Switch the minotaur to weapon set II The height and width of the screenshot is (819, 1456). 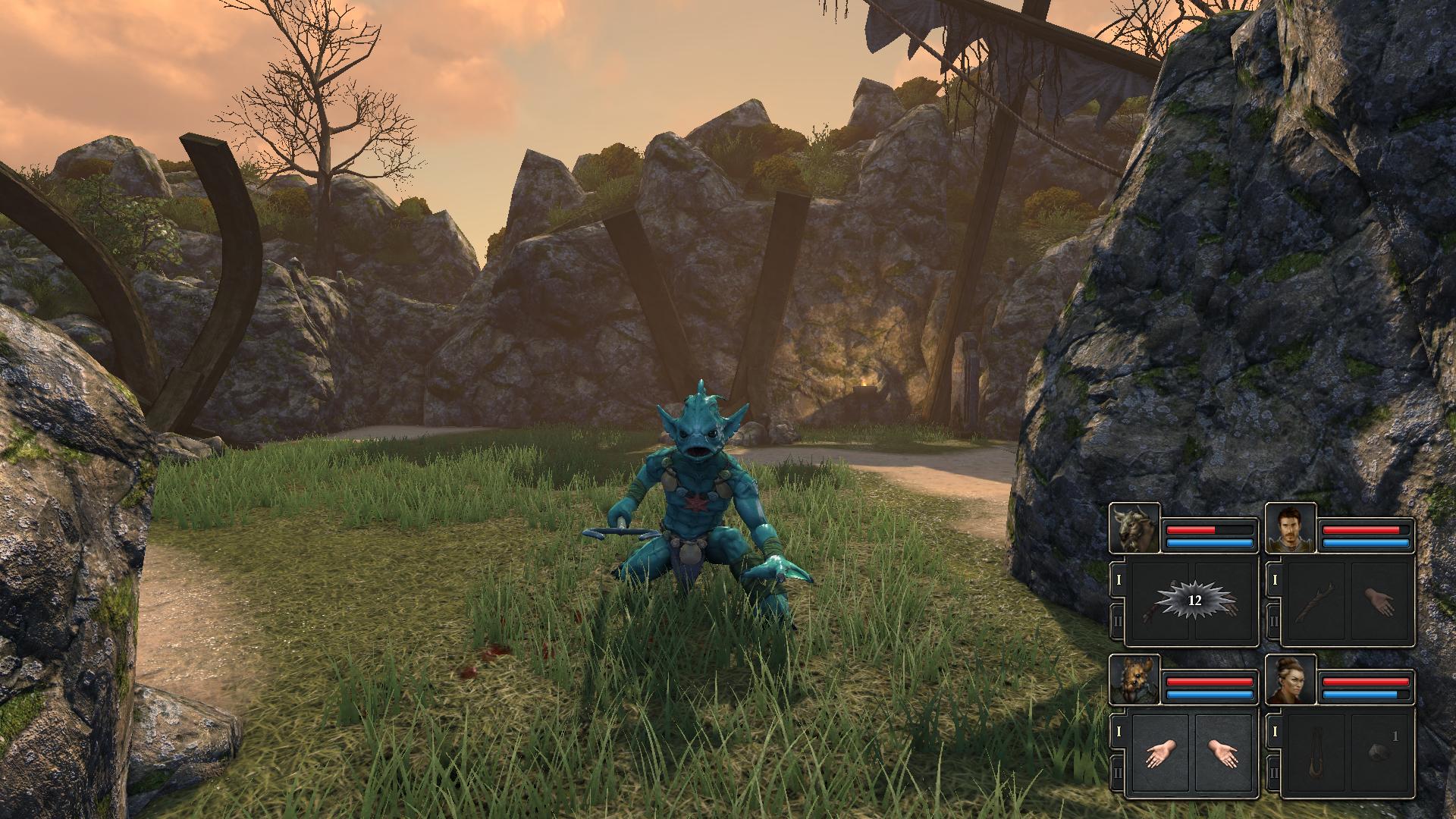[1117, 622]
